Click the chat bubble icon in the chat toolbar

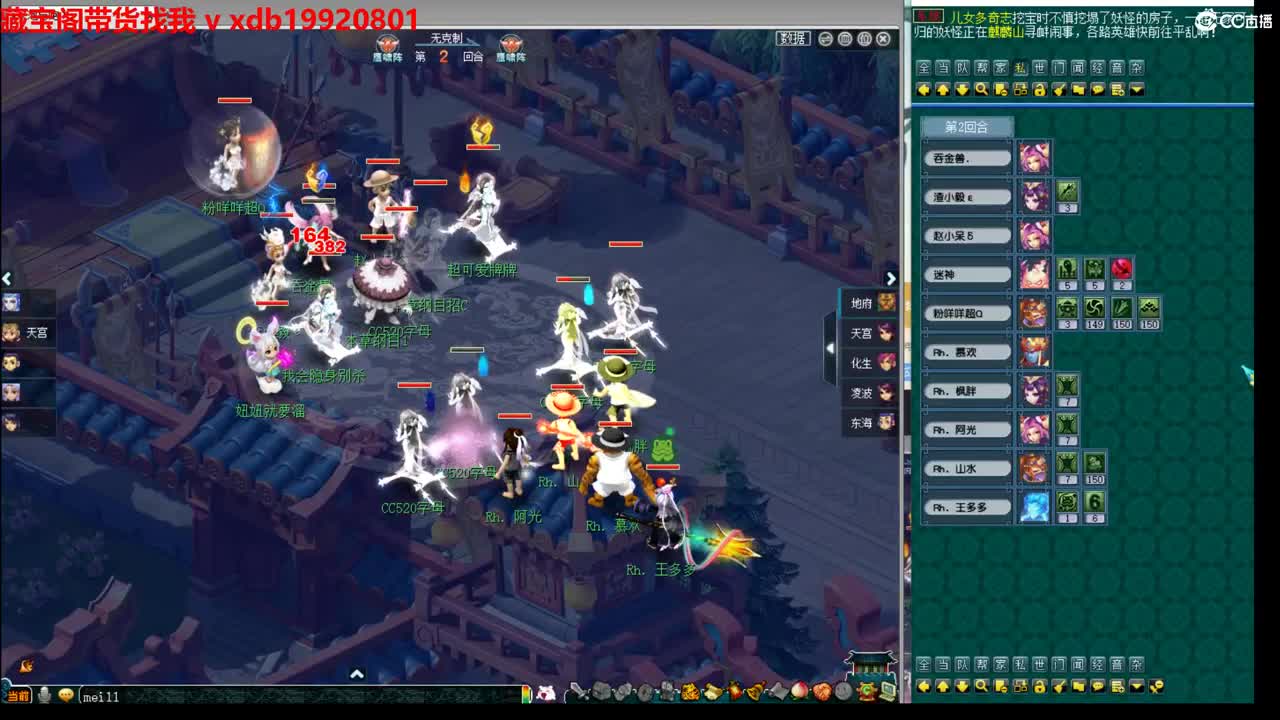coord(1098,89)
